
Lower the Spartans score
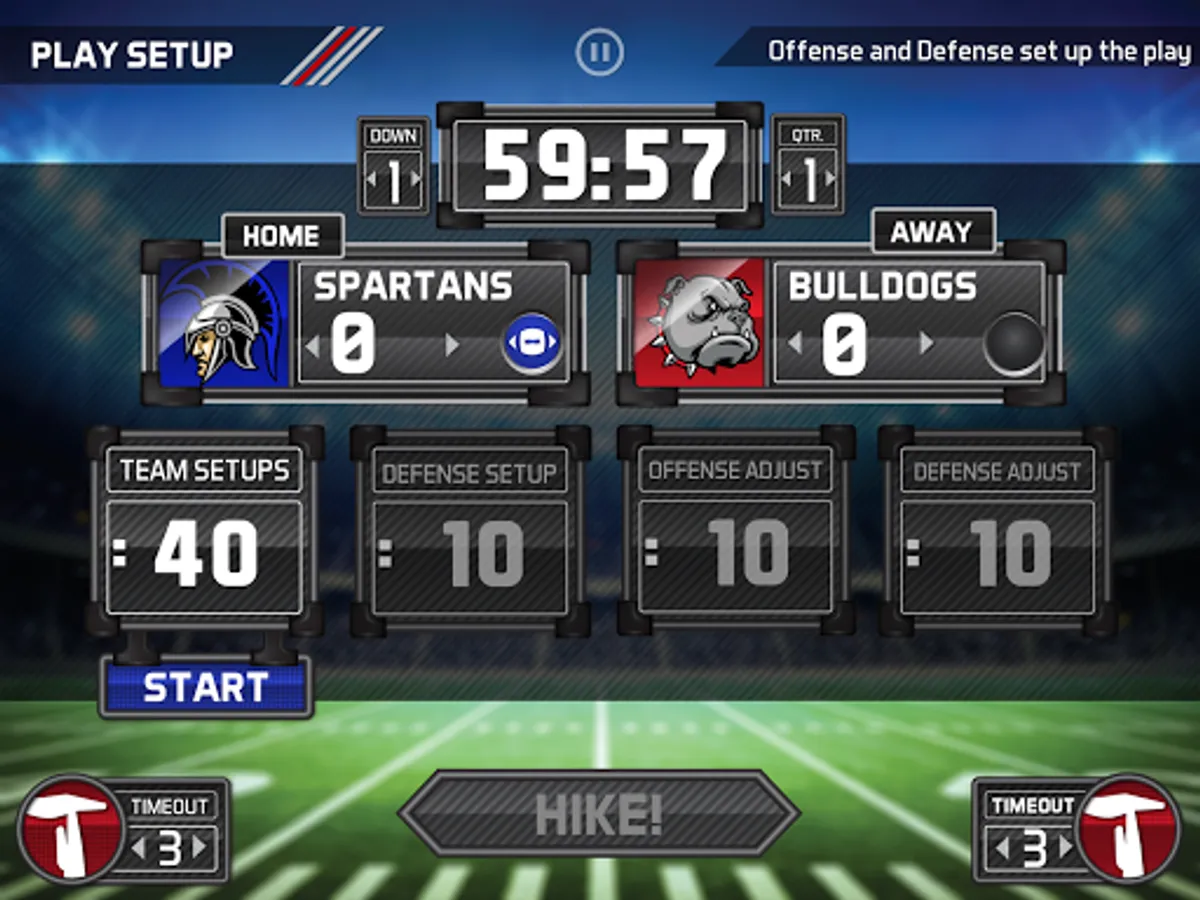click(x=312, y=345)
